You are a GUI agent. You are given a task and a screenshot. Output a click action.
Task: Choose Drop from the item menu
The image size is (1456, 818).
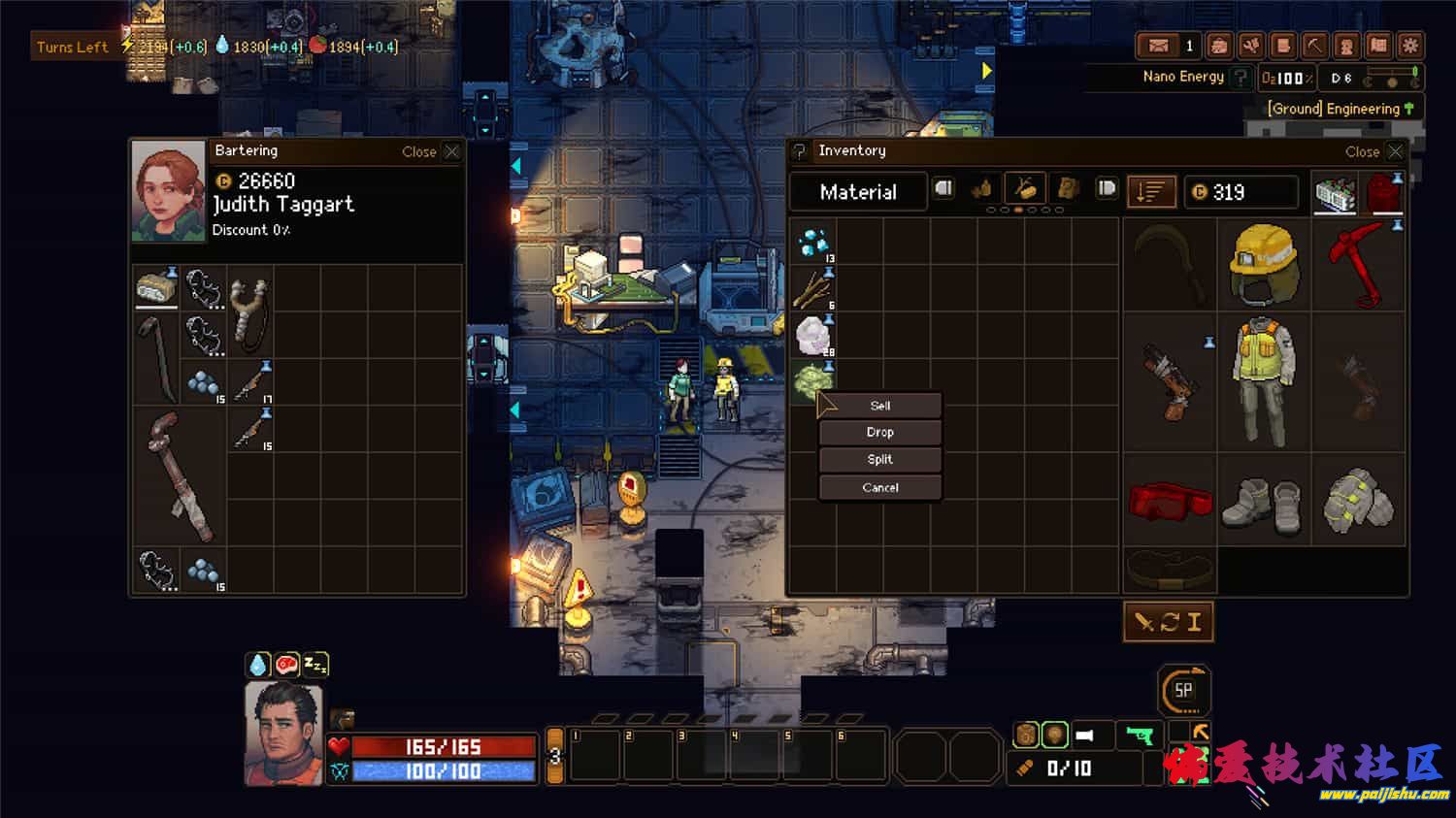pyautogui.click(x=880, y=433)
